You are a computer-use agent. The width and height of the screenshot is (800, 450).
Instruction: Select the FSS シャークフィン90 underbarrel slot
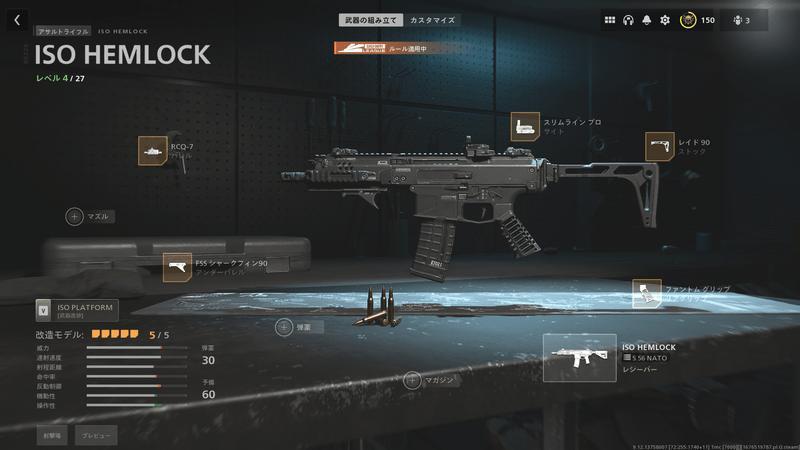(177, 267)
